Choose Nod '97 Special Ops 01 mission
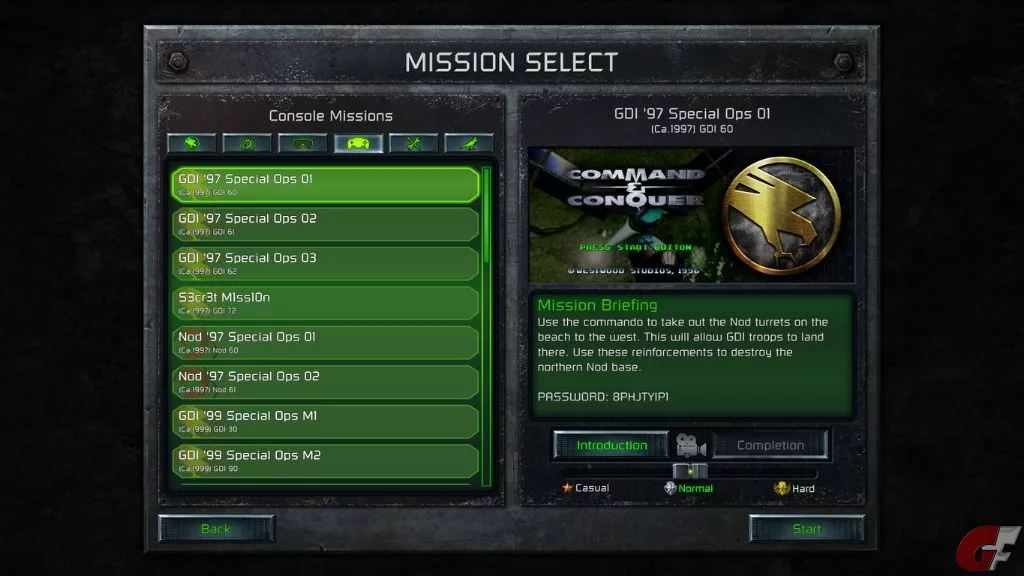Image resolution: width=1024 pixels, height=576 pixels. click(324, 342)
